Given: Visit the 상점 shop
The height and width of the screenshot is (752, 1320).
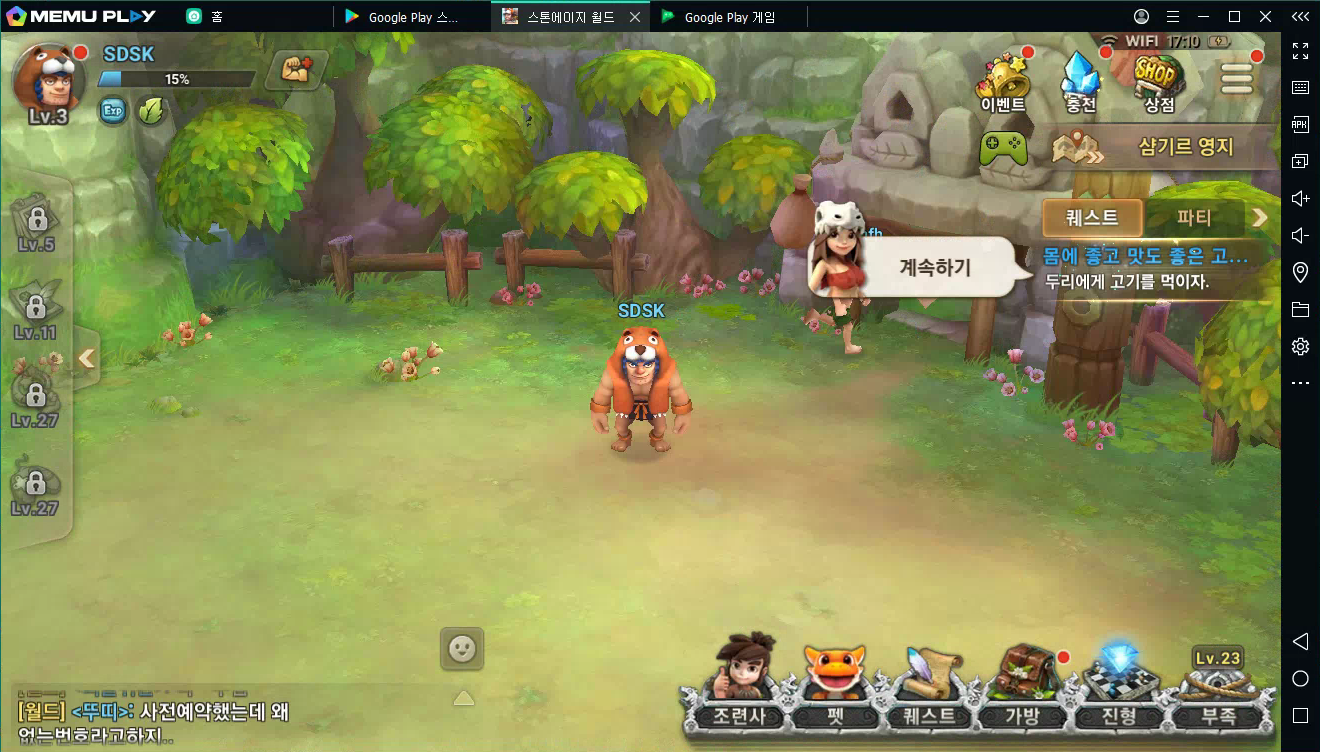Looking at the screenshot, I should tap(1159, 81).
